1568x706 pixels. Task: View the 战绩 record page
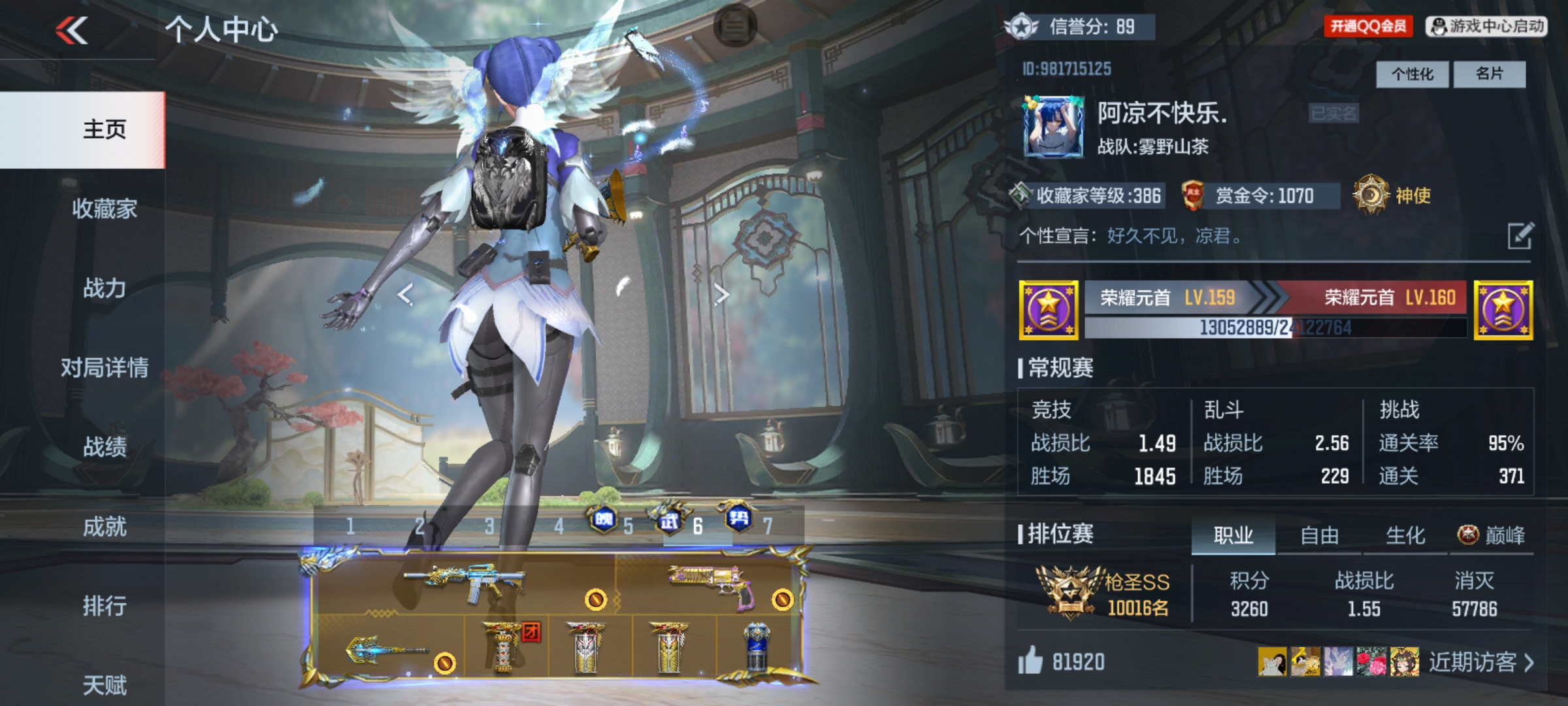(105, 447)
